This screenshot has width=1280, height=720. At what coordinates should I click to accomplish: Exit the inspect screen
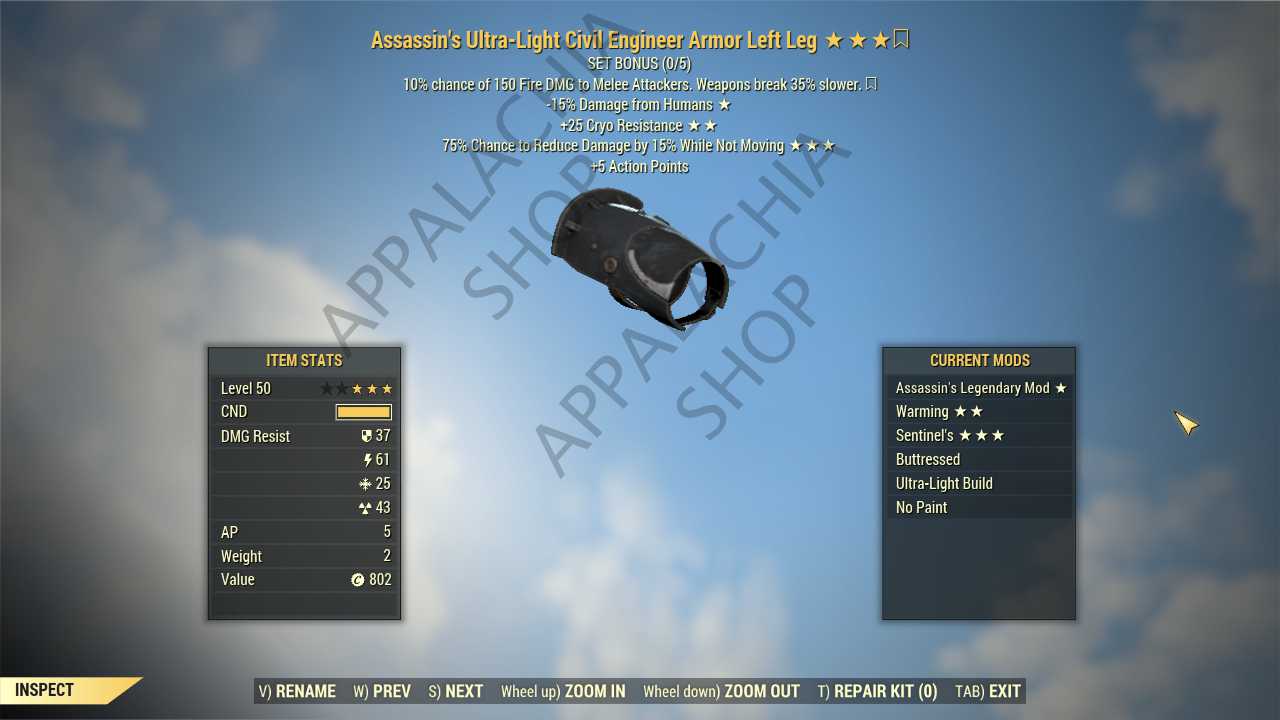pyautogui.click(x=988, y=691)
